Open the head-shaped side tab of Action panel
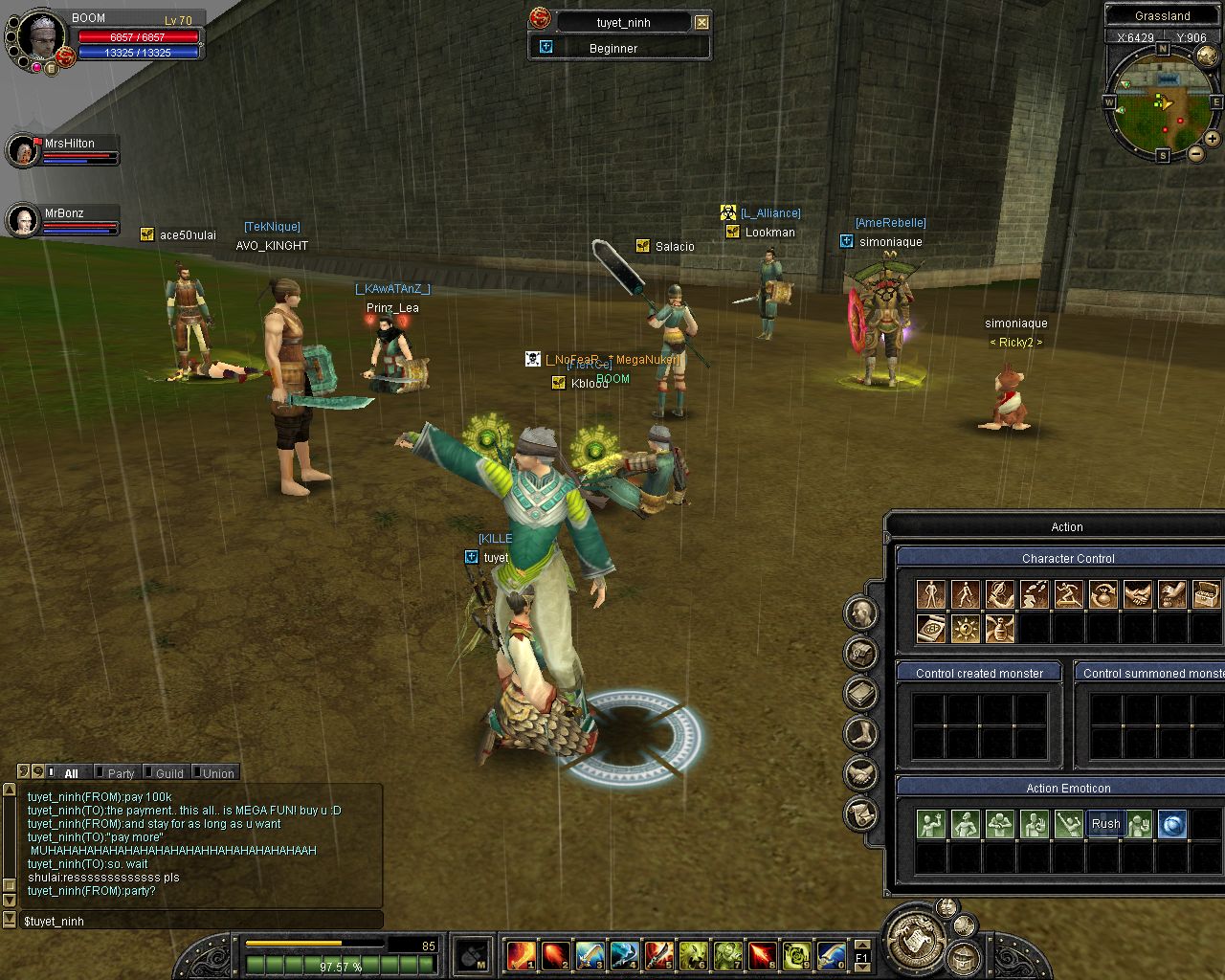This screenshot has width=1225, height=980. (x=861, y=613)
